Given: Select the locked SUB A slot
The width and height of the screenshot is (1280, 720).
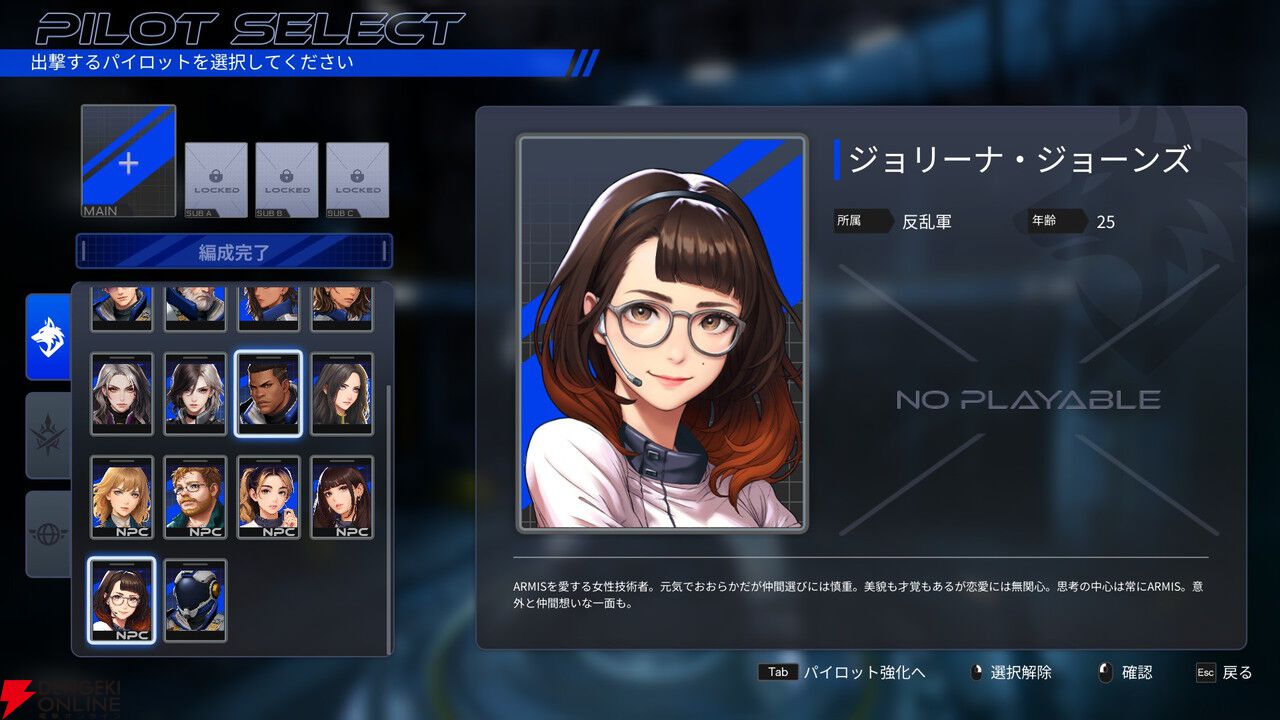Looking at the screenshot, I should click(x=216, y=180).
